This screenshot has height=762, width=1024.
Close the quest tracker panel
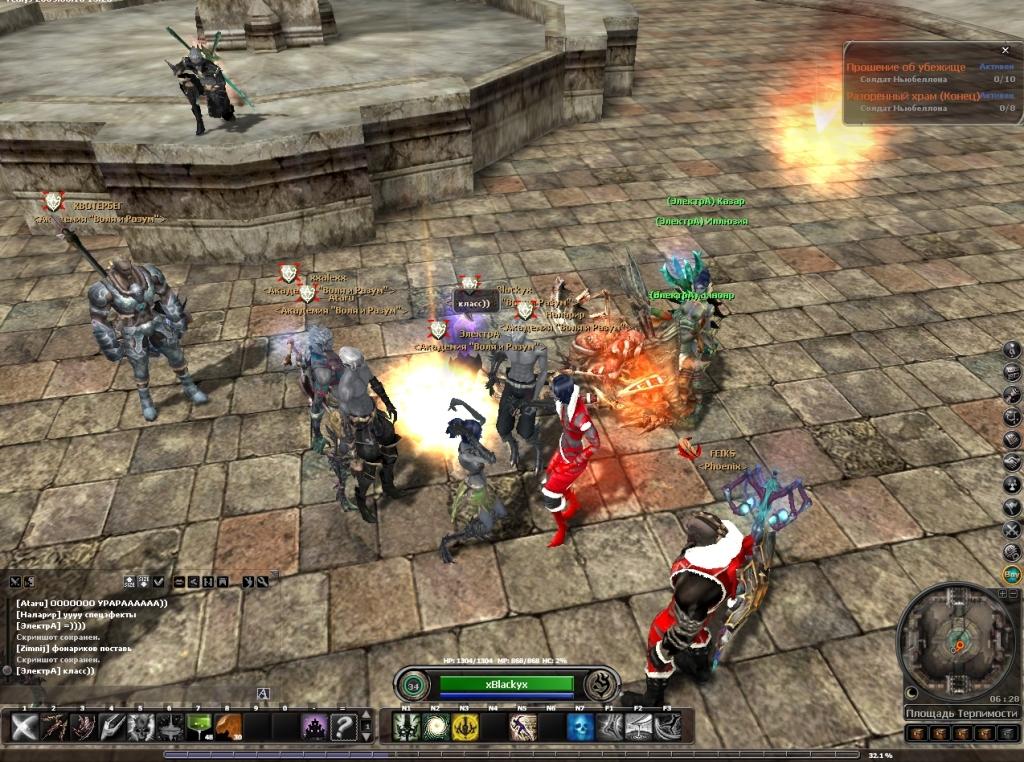click(x=1005, y=50)
